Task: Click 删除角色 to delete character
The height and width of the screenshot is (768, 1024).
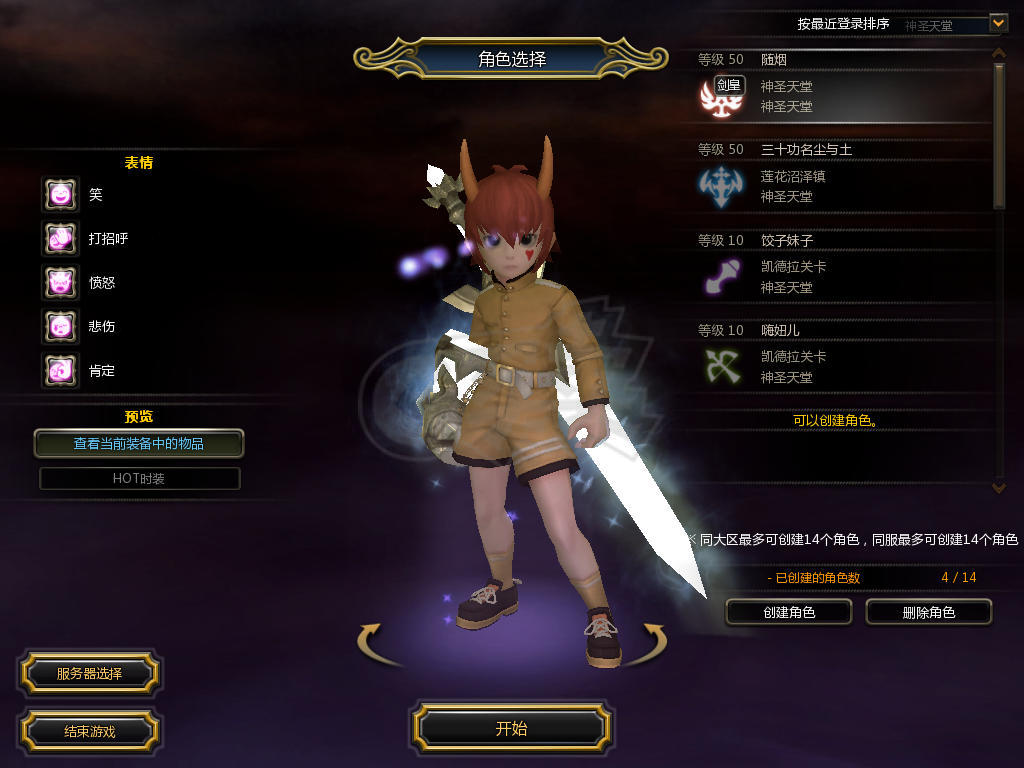Action: click(928, 612)
